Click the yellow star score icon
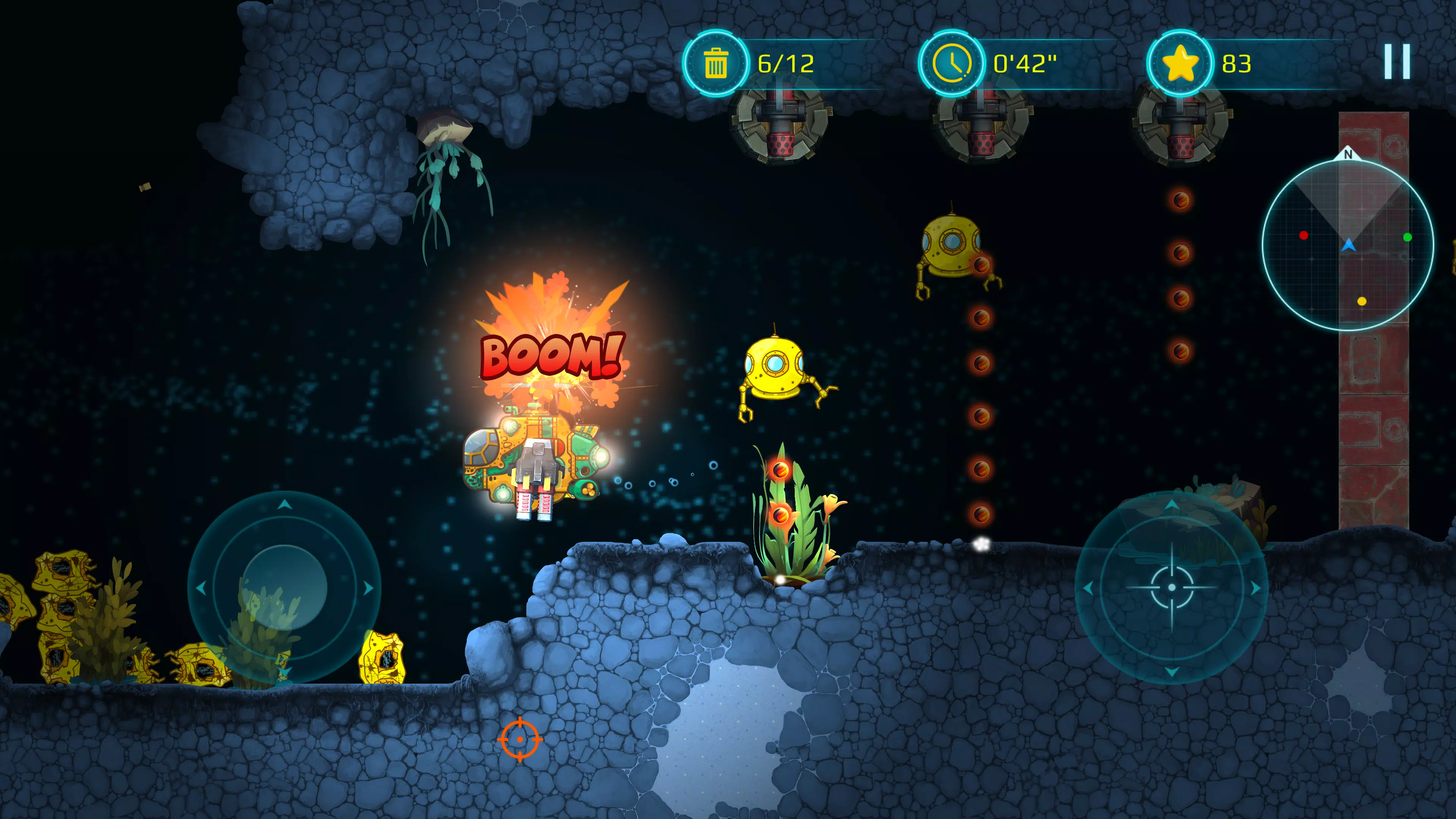The height and width of the screenshot is (819, 1456). pos(1180,63)
